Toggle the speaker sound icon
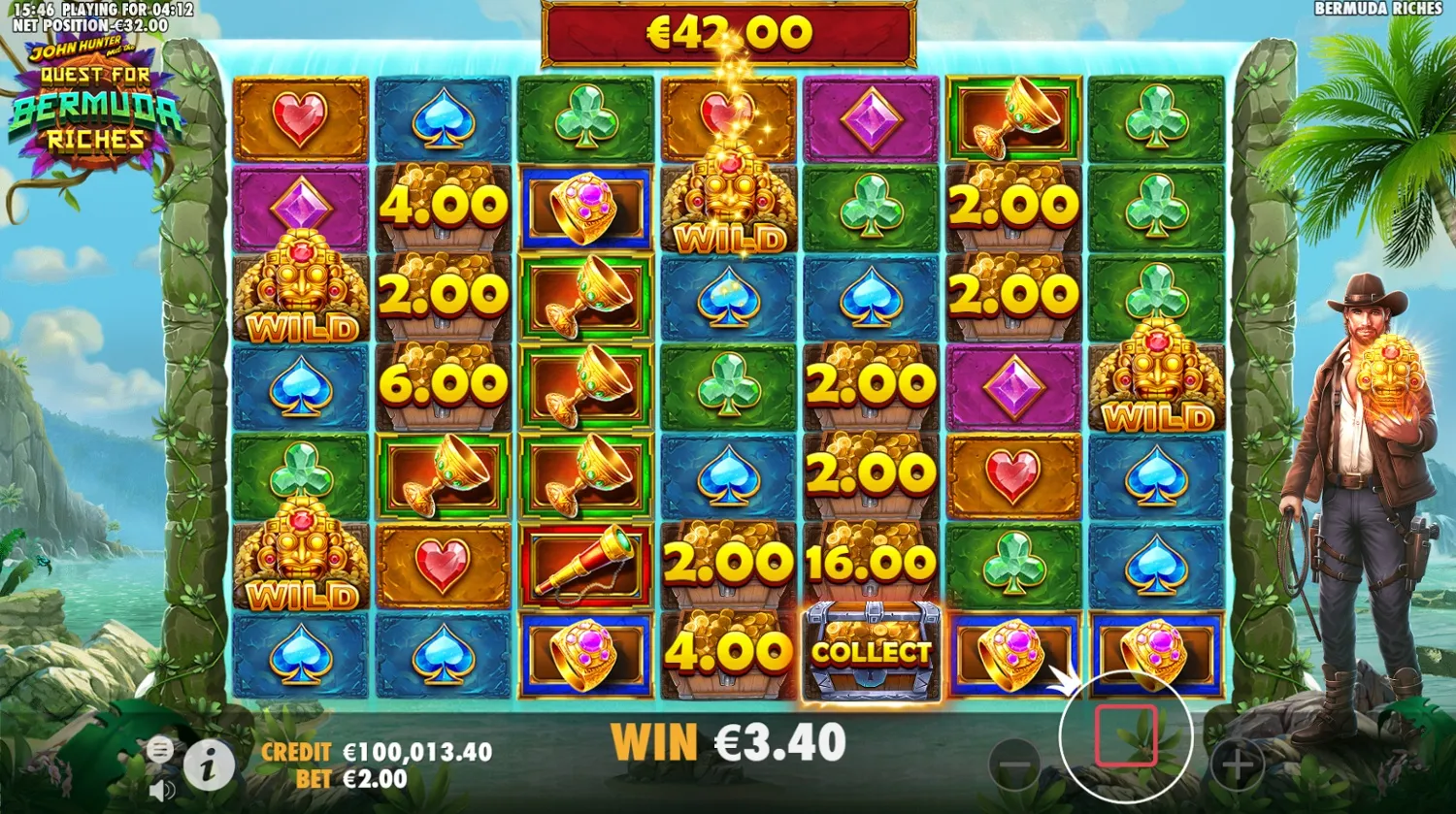The width and height of the screenshot is (1456, 814). [160, 788]
